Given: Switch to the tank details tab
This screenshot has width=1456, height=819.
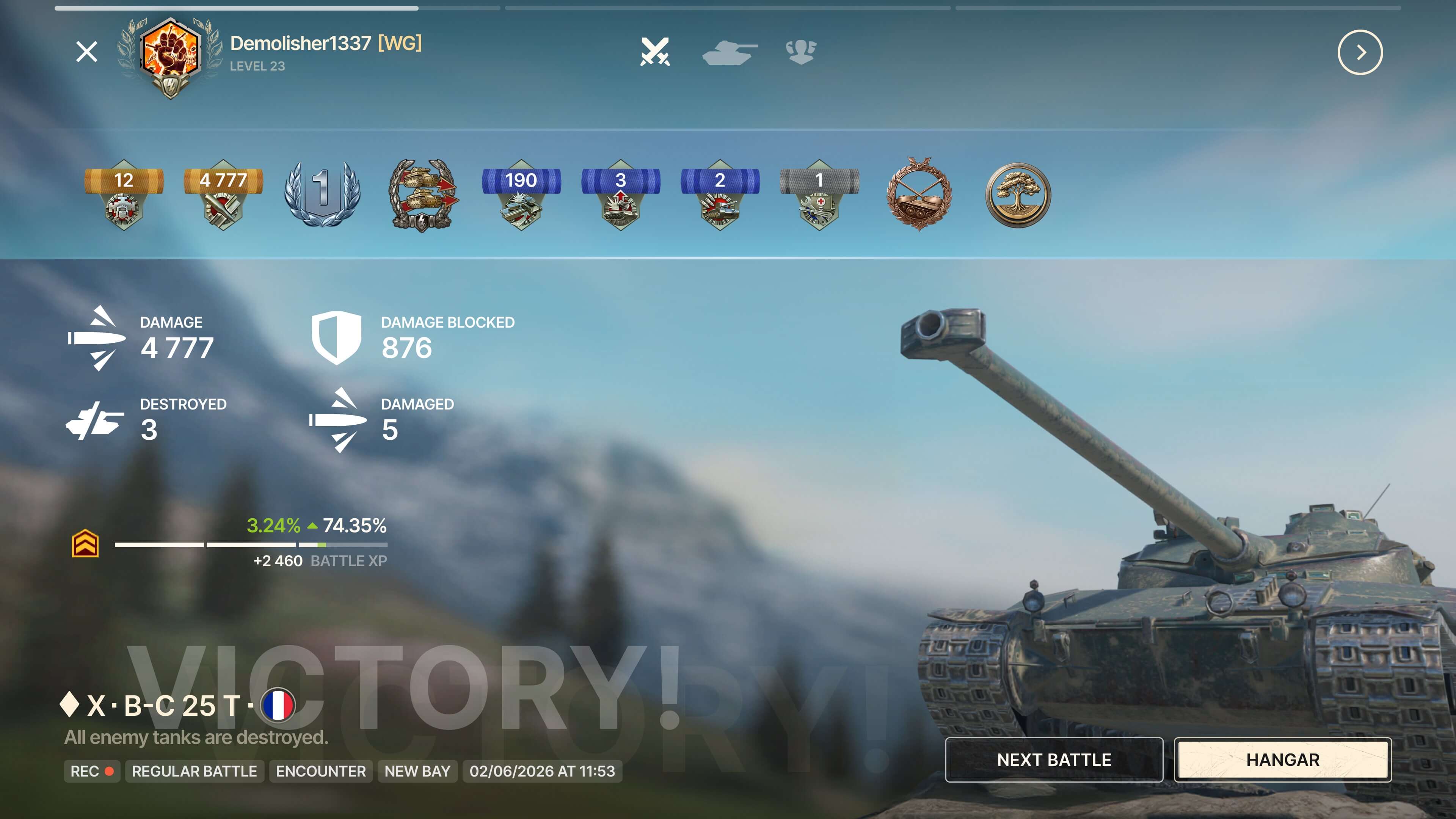Looking at the screenshot, I should 729,52.
